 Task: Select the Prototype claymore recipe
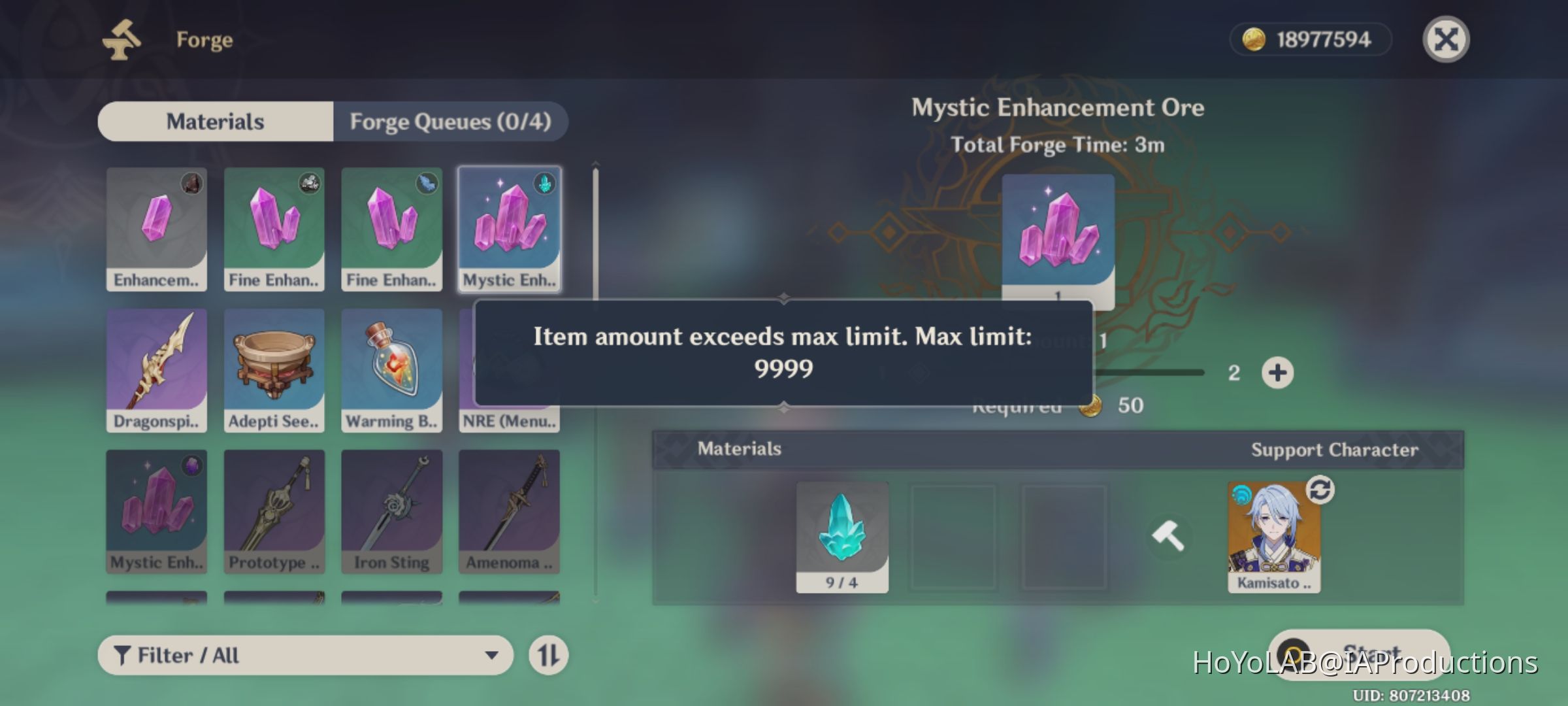pos(274,511)
